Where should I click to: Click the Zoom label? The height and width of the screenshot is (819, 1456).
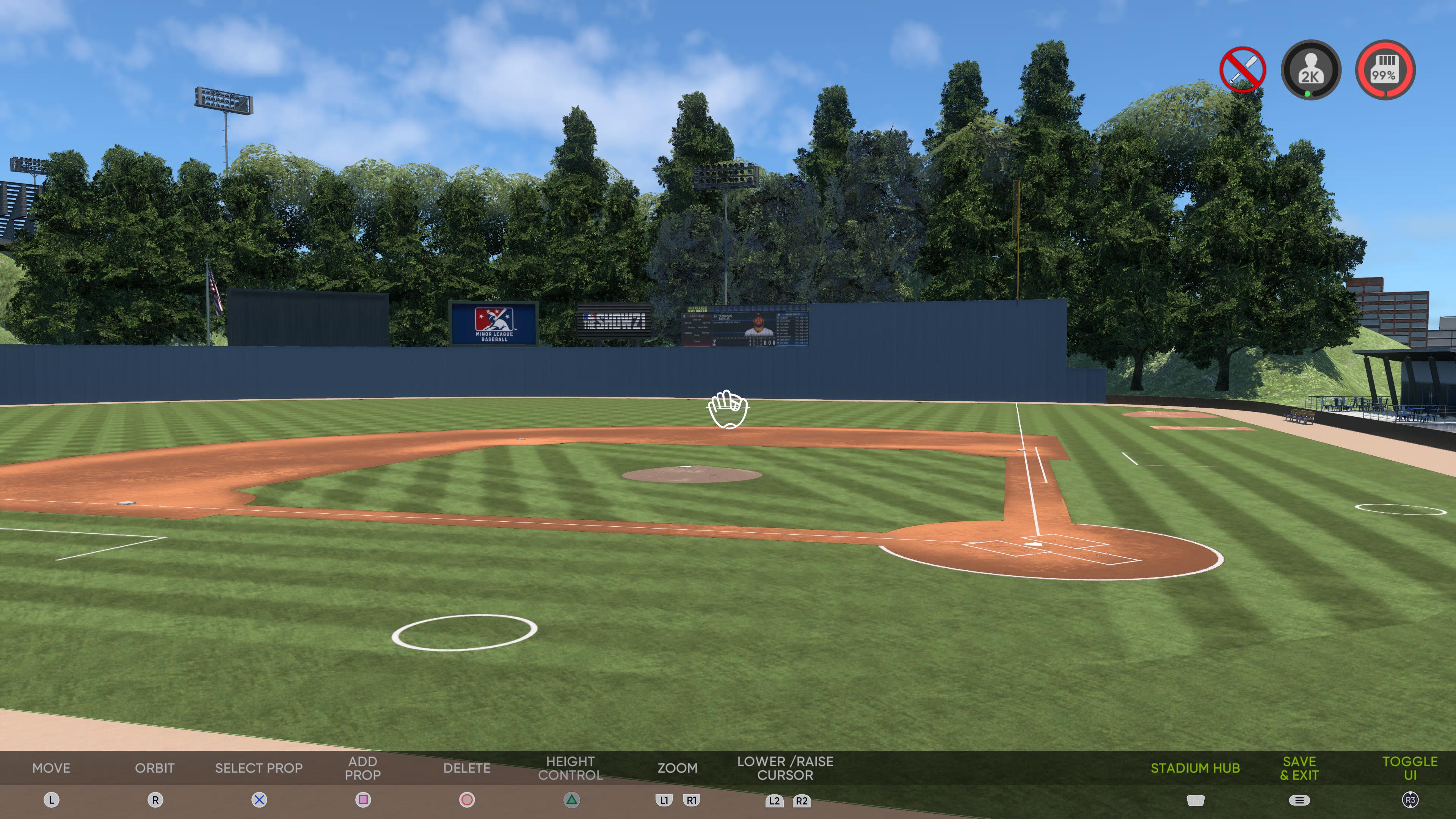(x=677, y=768)
